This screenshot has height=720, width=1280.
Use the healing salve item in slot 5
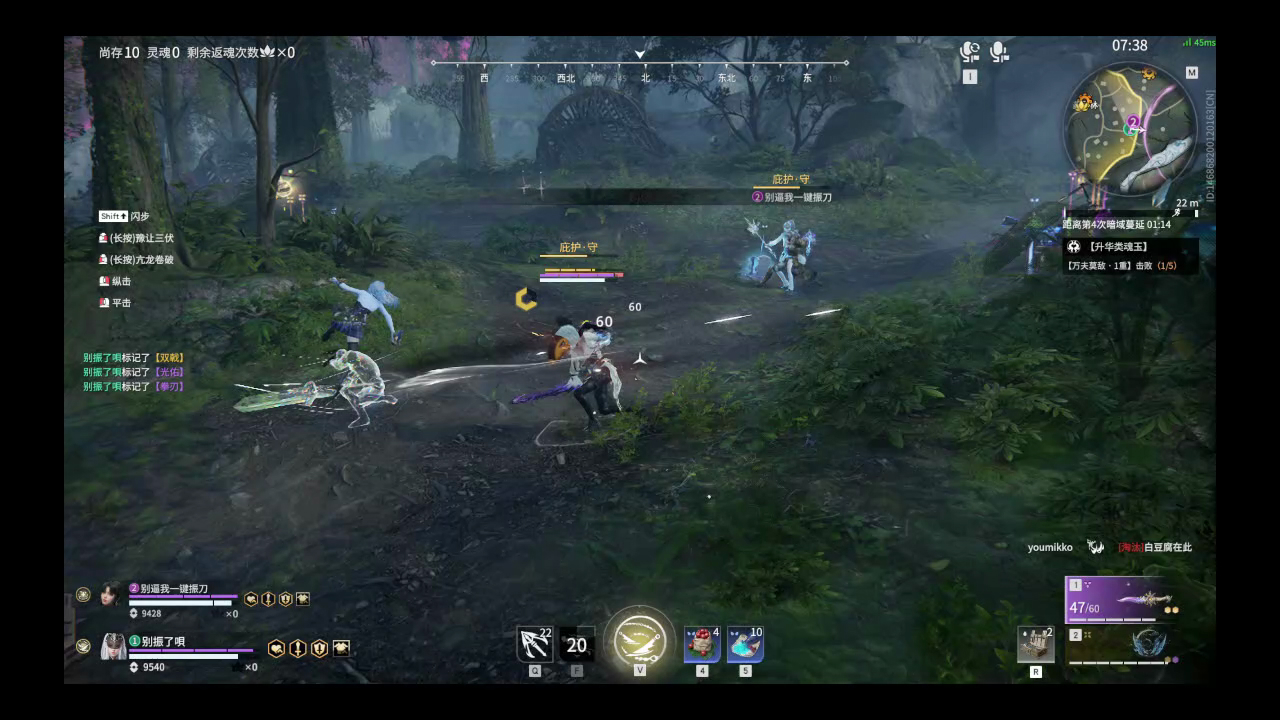pyautogui.click(x=744, y=643)
